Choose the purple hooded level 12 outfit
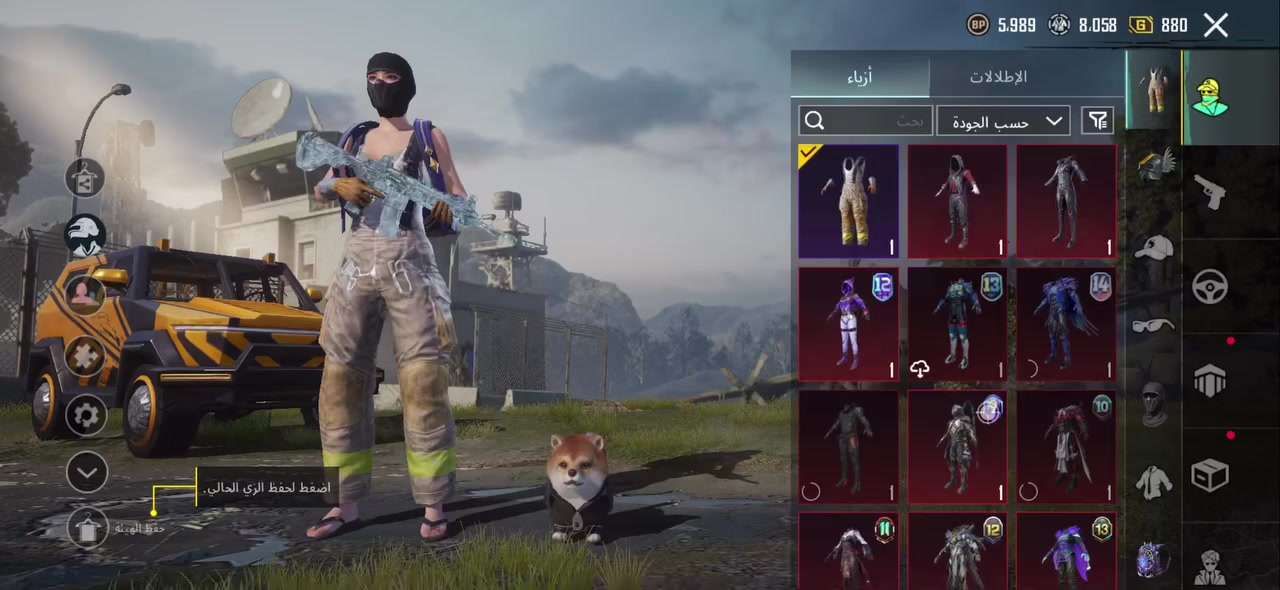Image resolution: width=1280 pixels, height=590 pixels. click(848, 324)
